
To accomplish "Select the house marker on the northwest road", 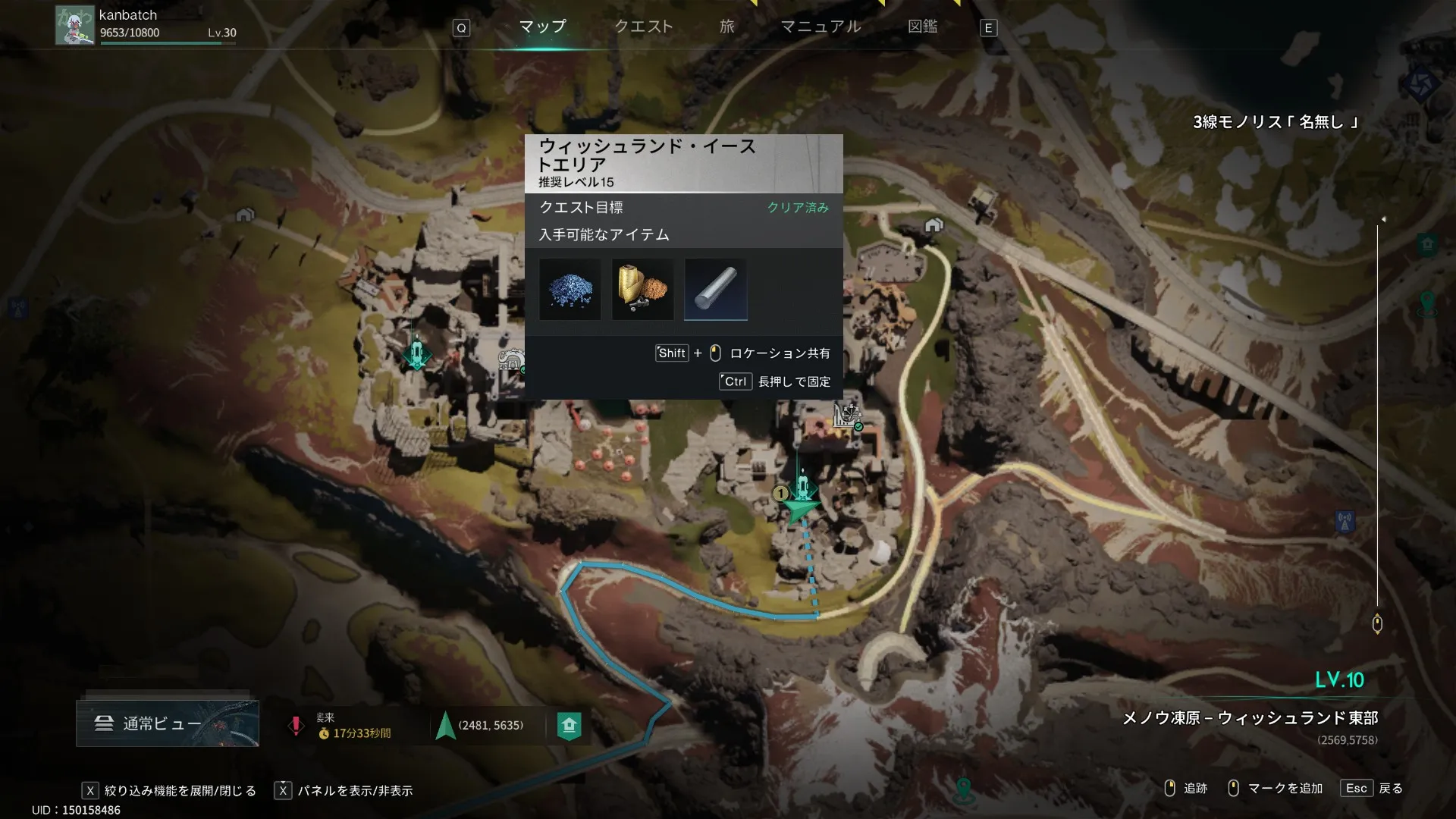I will point(244,215).
